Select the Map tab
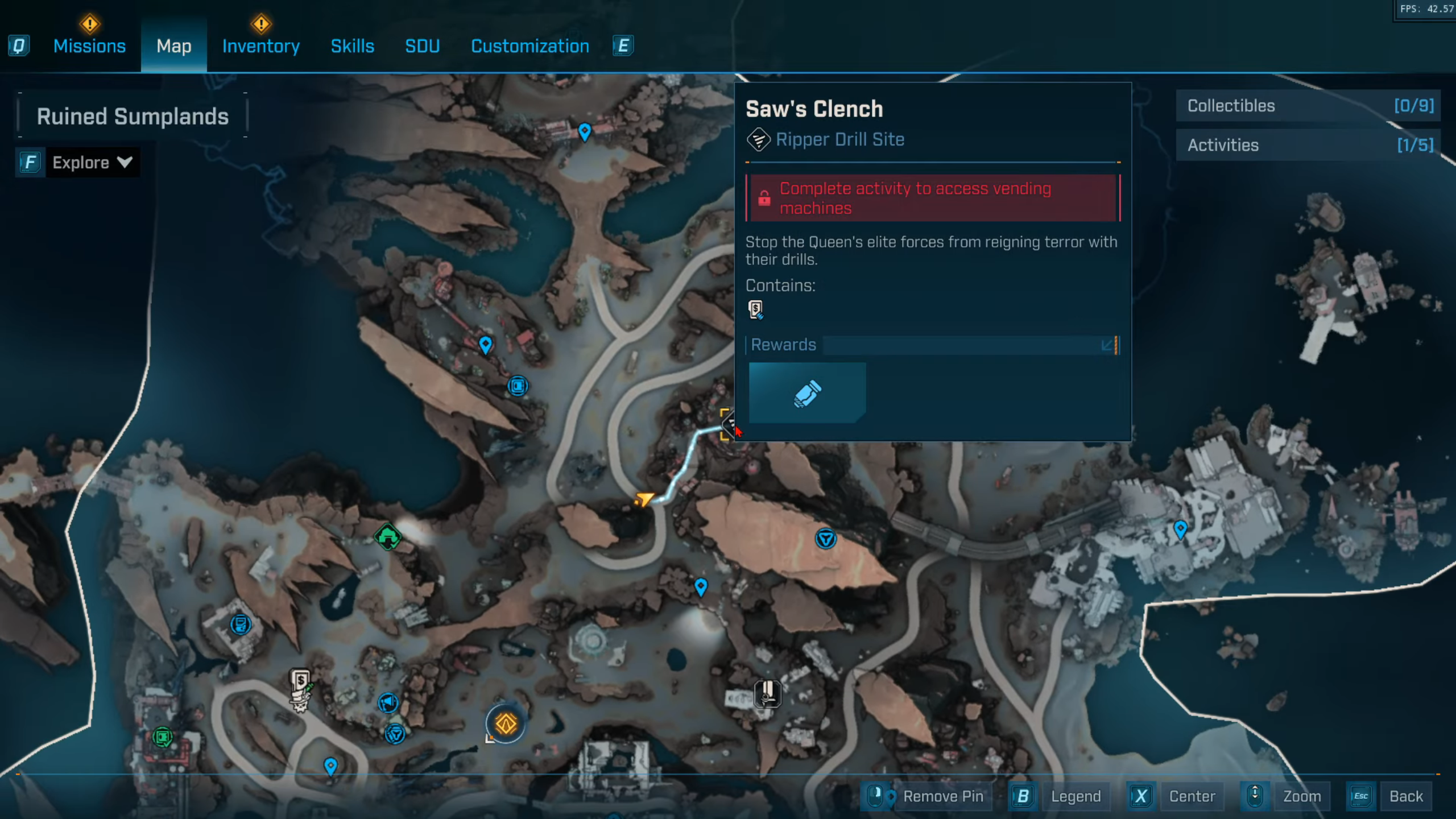The width and height of the screenshot is (1456, 819). point(173,46)
